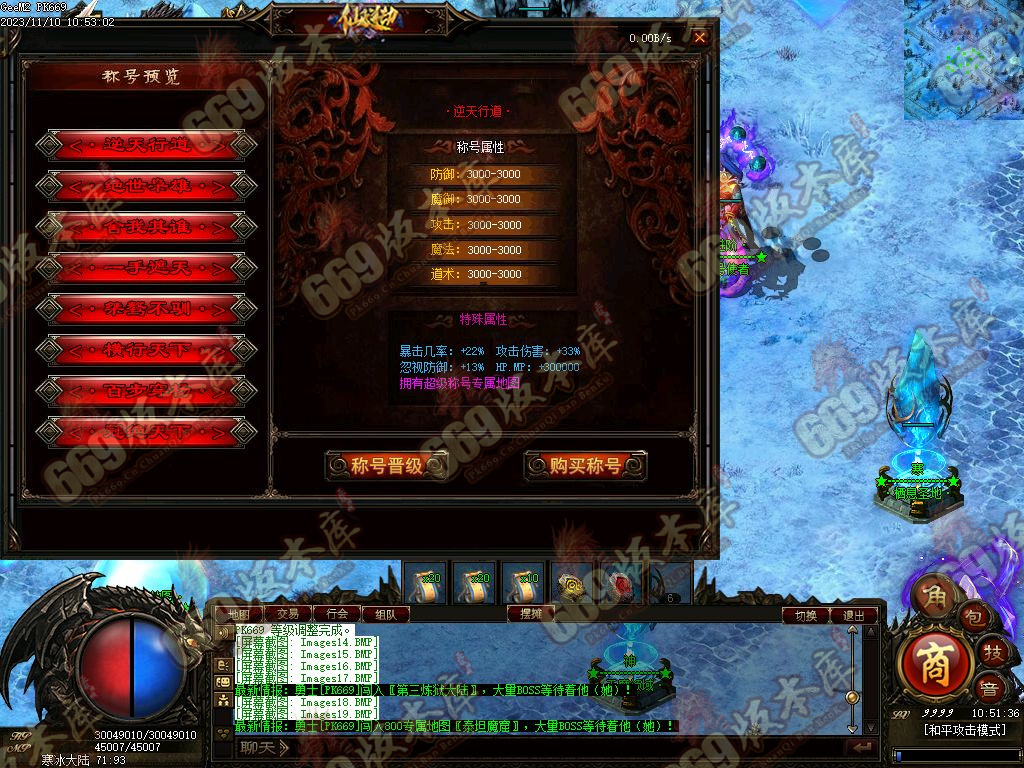Screen dimensions: 1024x768
Task: Select the 桀骜不驯 title
Action: pyautogui.click(x=146, y=309)
